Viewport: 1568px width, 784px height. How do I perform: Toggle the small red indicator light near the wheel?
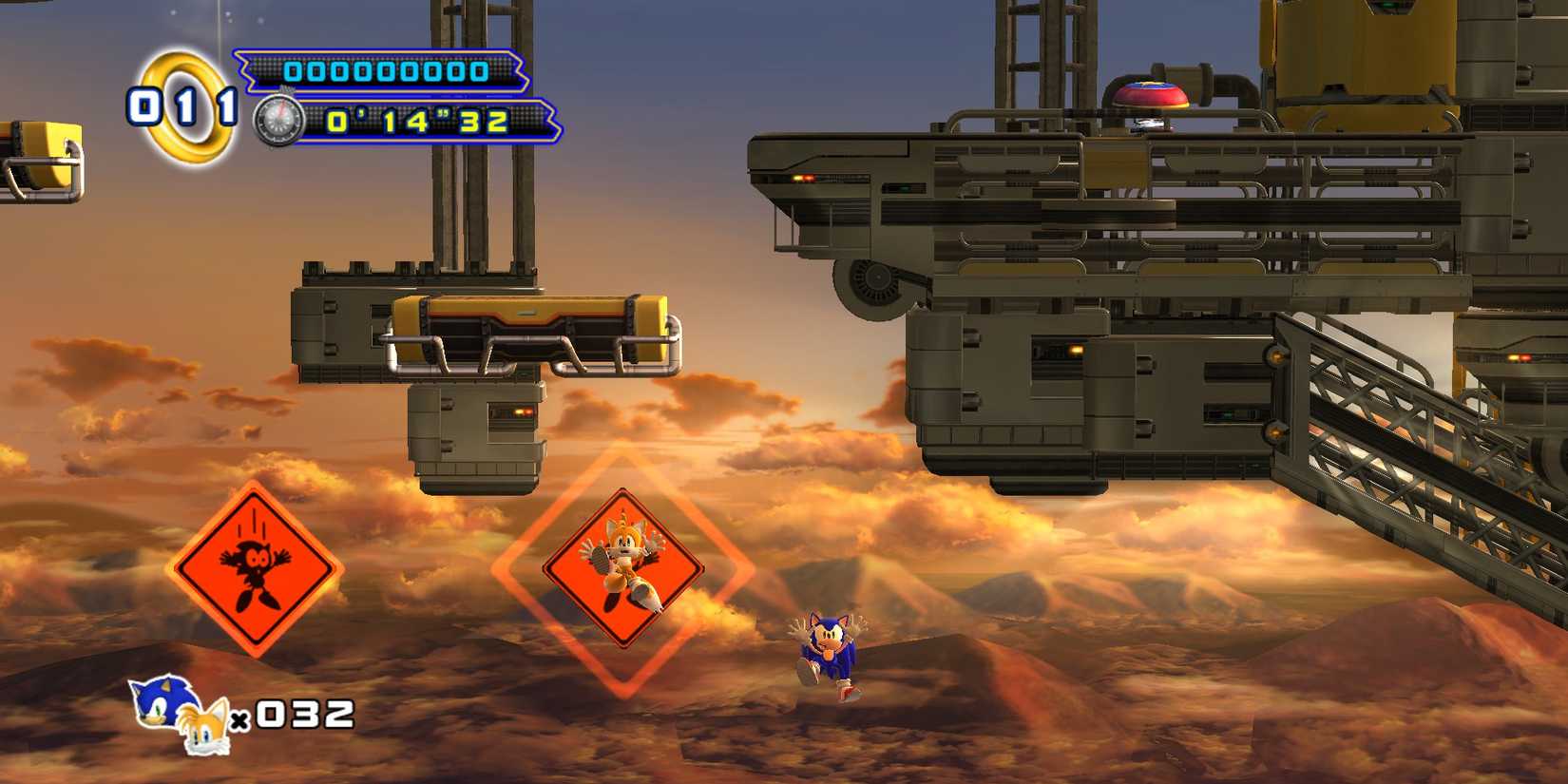tap(811, 178)
